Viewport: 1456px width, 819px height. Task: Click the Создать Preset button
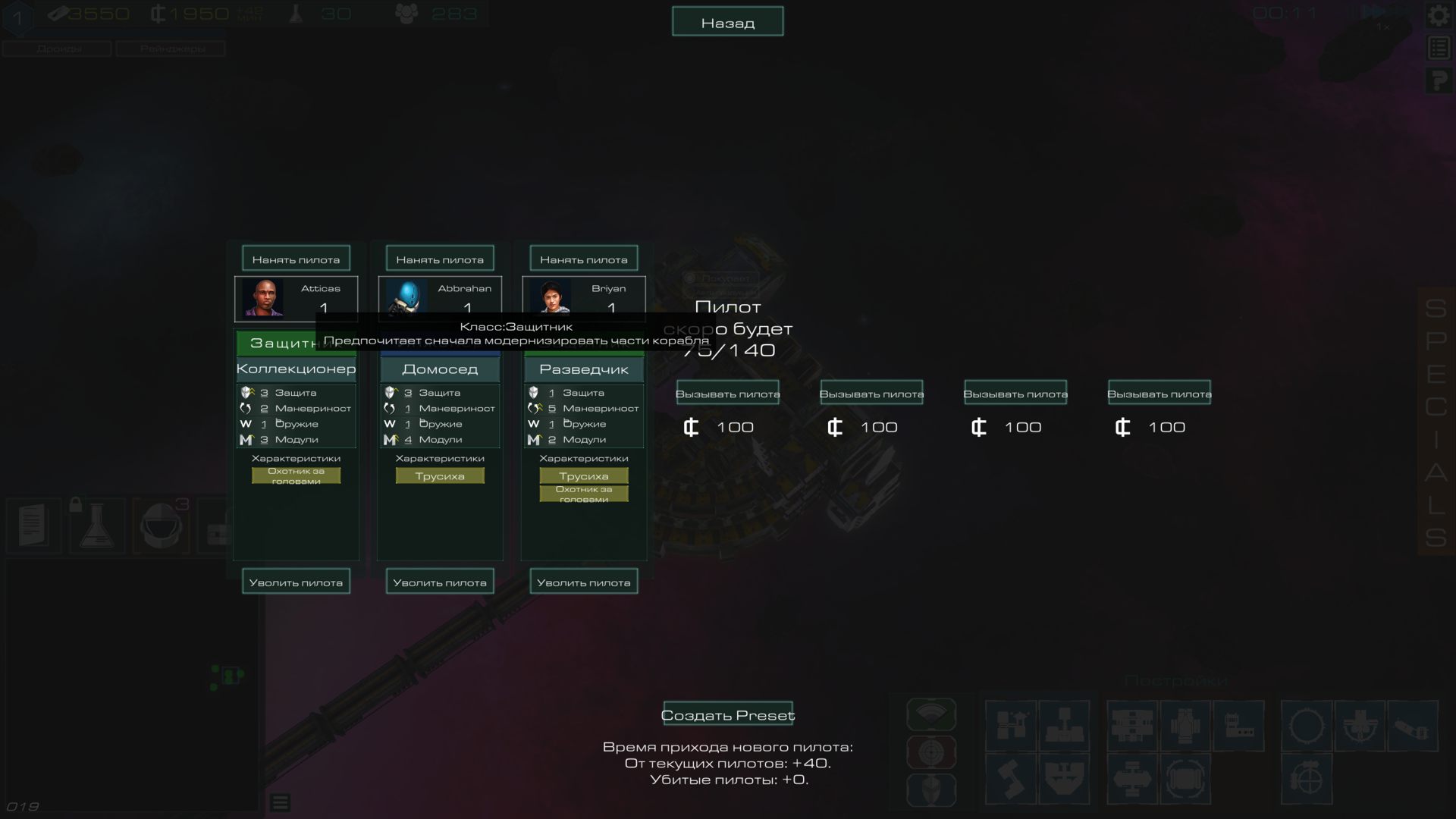[x=727, y=714]
